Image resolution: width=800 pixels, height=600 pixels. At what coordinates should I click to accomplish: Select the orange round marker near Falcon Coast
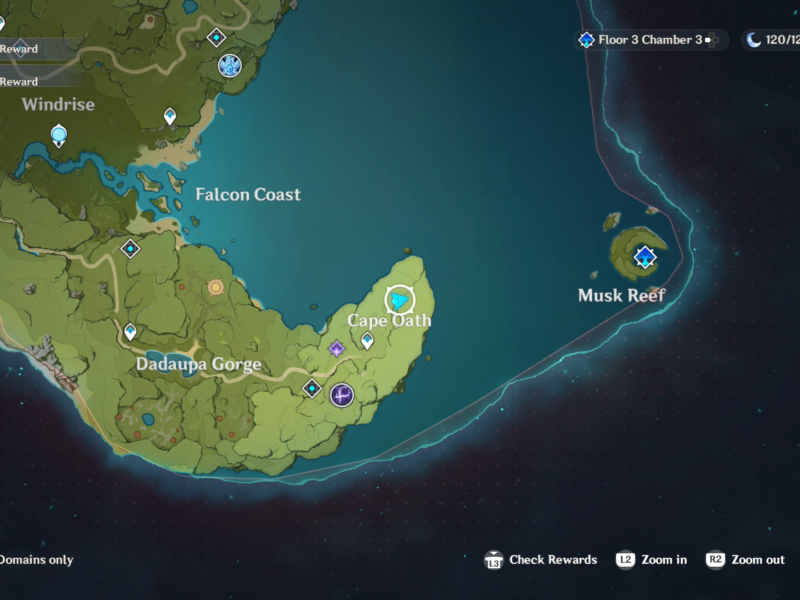[215, 287]
